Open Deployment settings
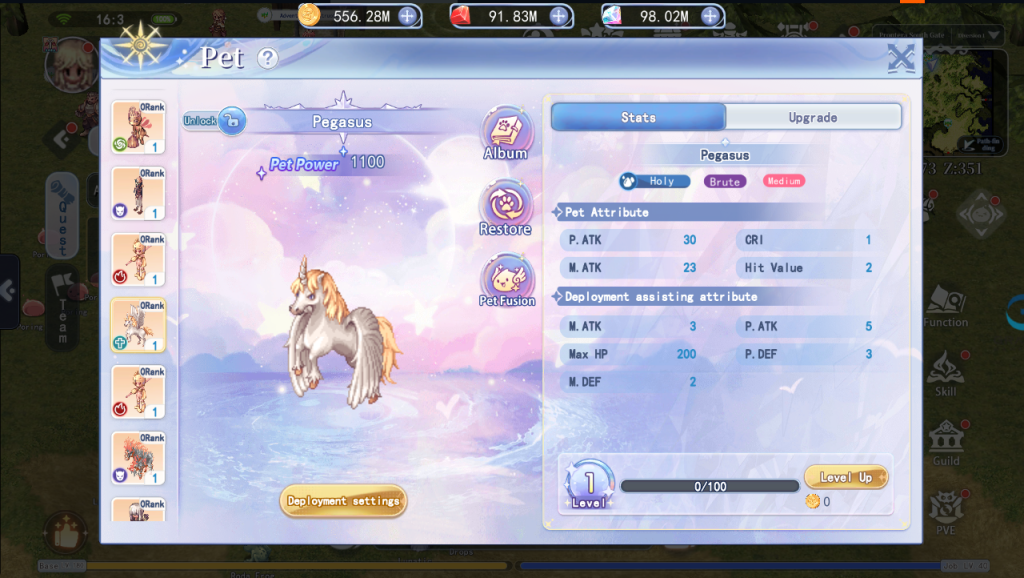Viewport: 1024px width, 578px height. pos(343,501)
